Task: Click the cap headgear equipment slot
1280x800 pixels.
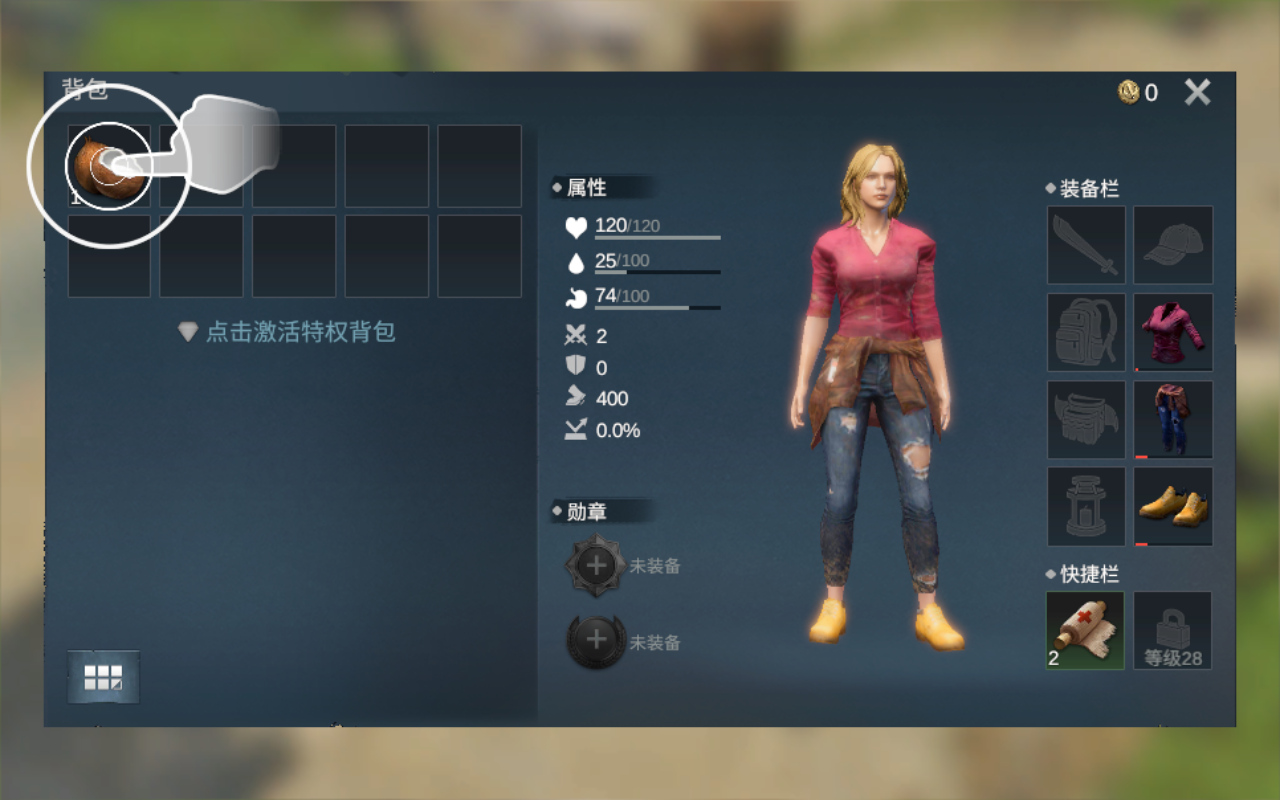Action: 1172,245
